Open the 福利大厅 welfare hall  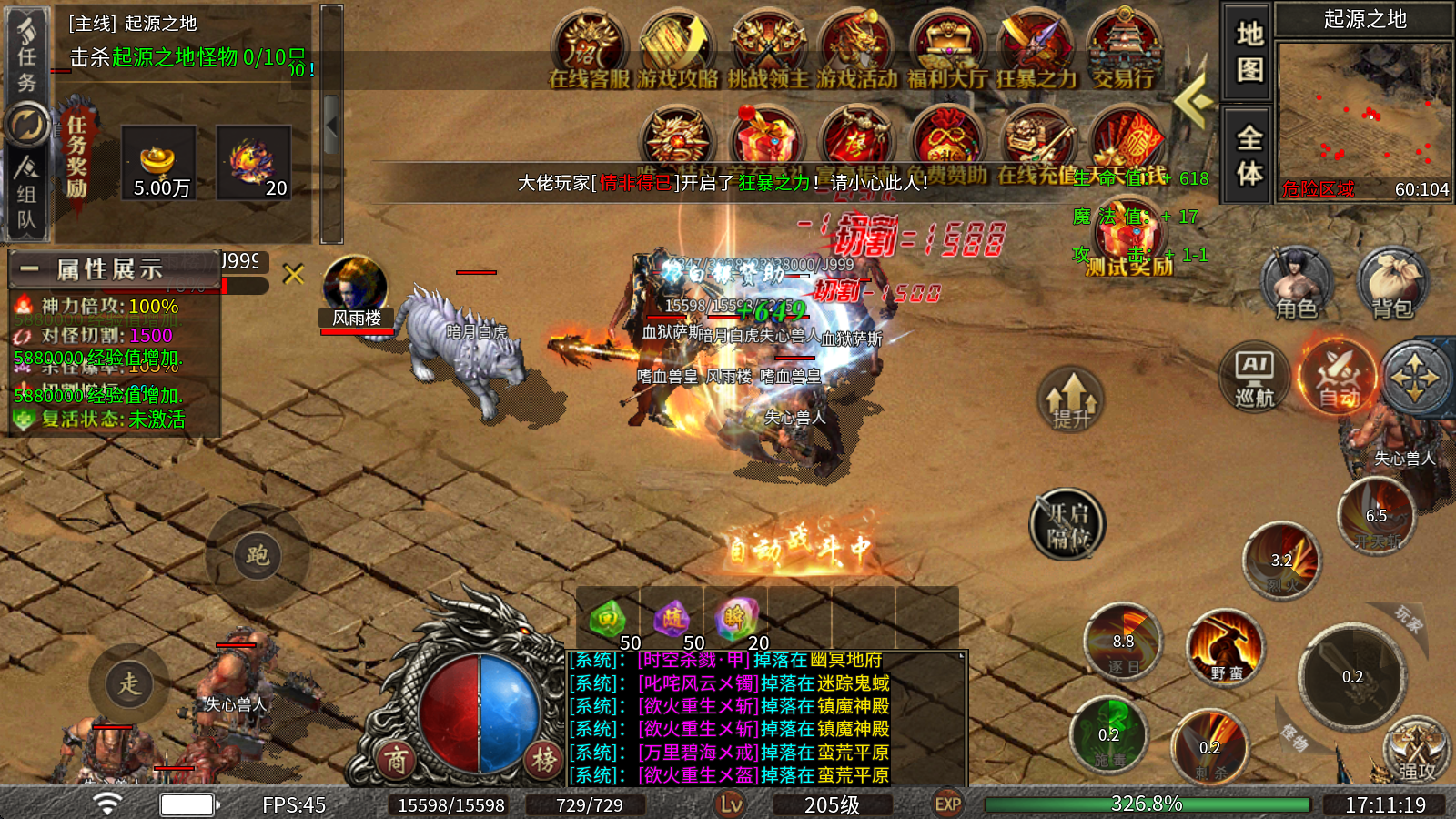946,50
